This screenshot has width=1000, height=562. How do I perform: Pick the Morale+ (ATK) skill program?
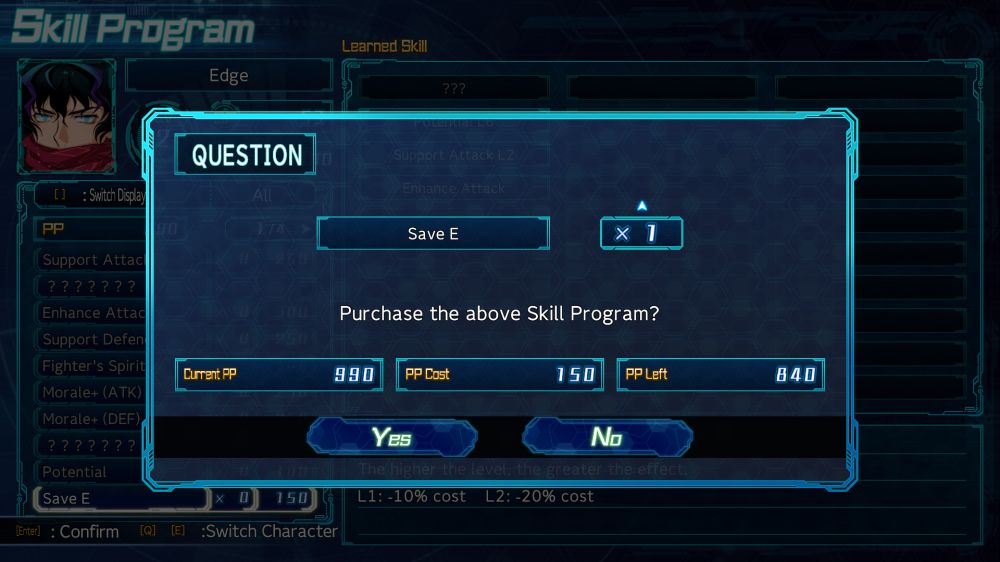[x=92, y=392]
